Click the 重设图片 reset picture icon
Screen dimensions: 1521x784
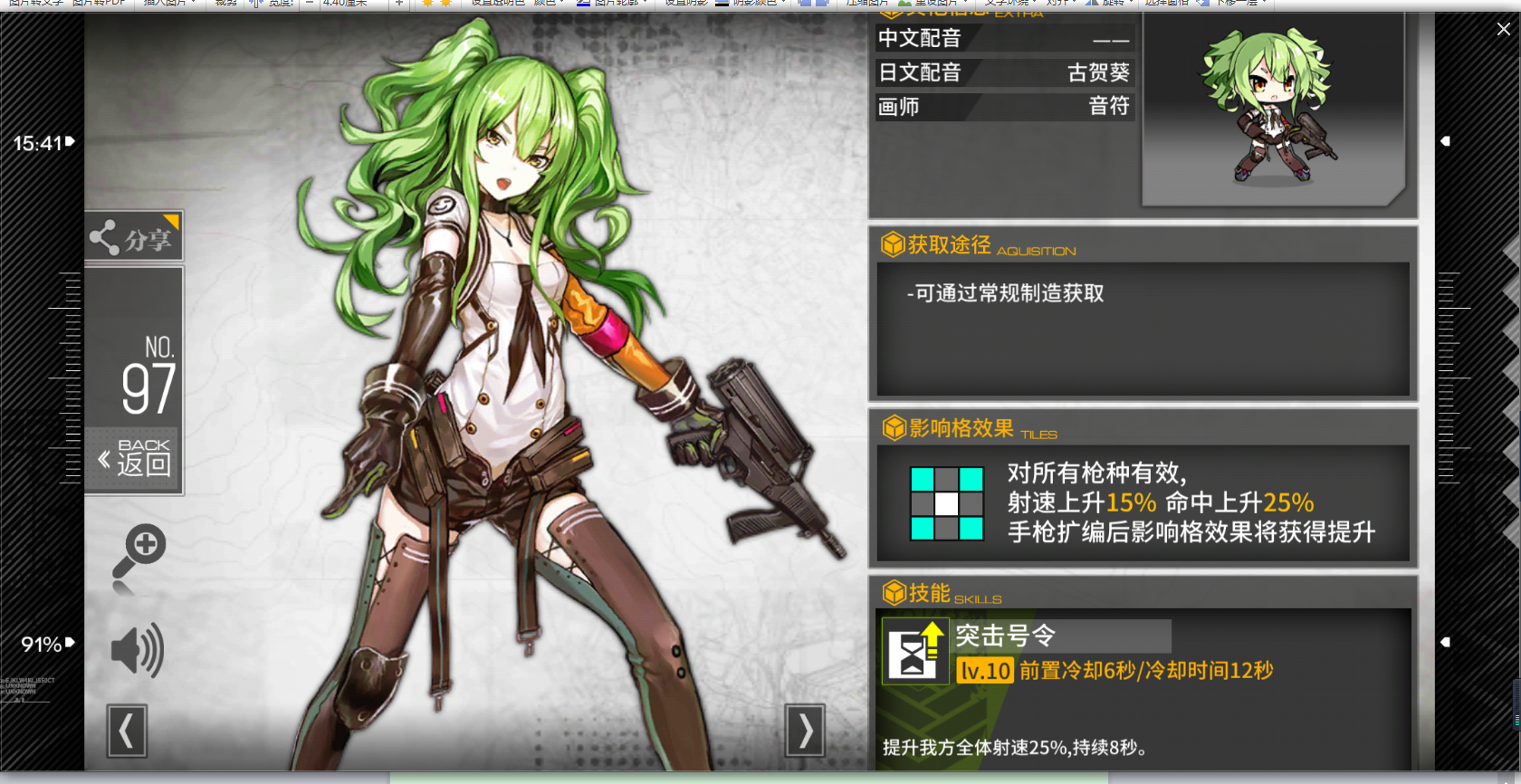pyautogui.click(x=904, y=5)
